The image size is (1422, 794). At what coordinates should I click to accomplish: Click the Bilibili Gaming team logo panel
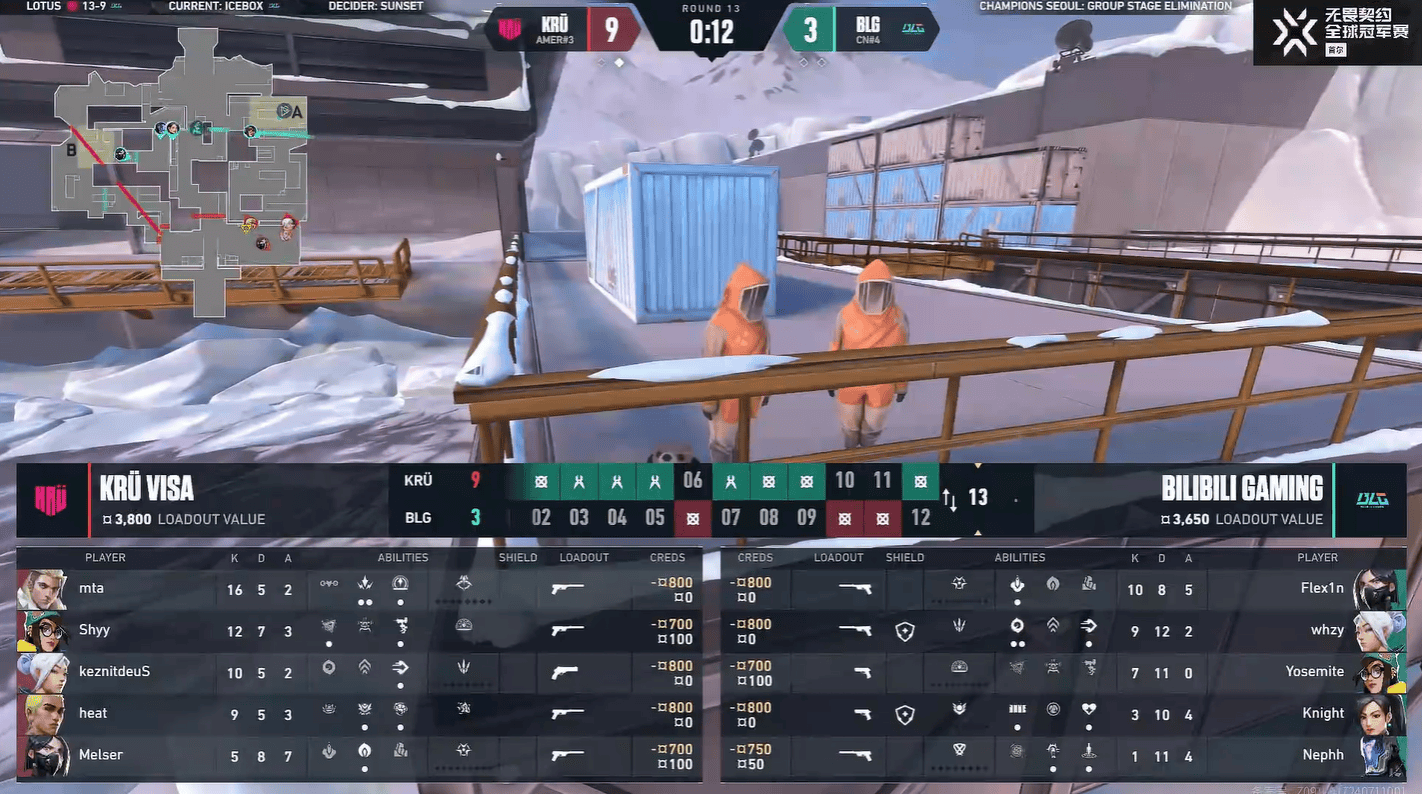1371,500
